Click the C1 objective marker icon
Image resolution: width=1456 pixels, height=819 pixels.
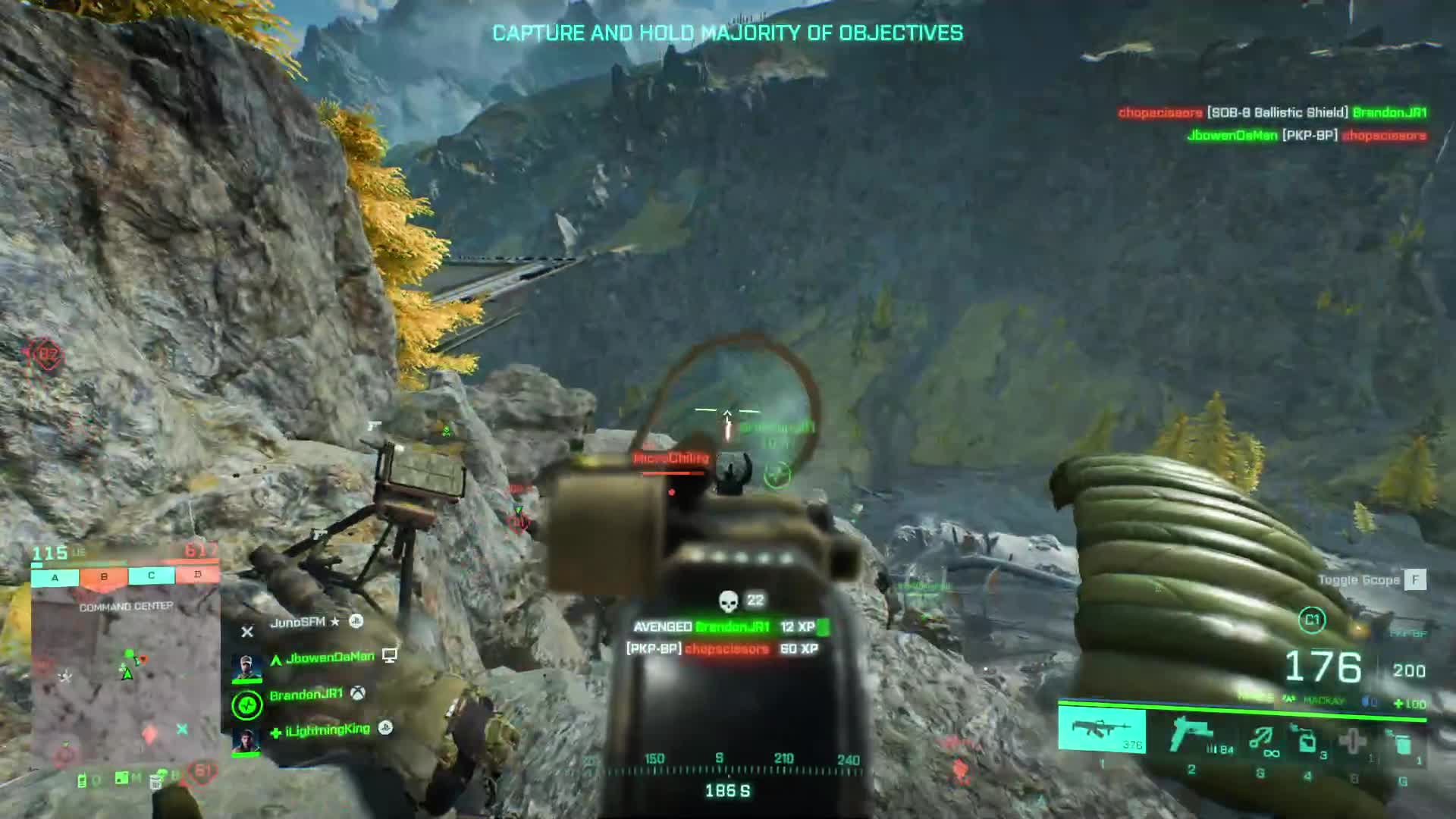coord(1312,620)
